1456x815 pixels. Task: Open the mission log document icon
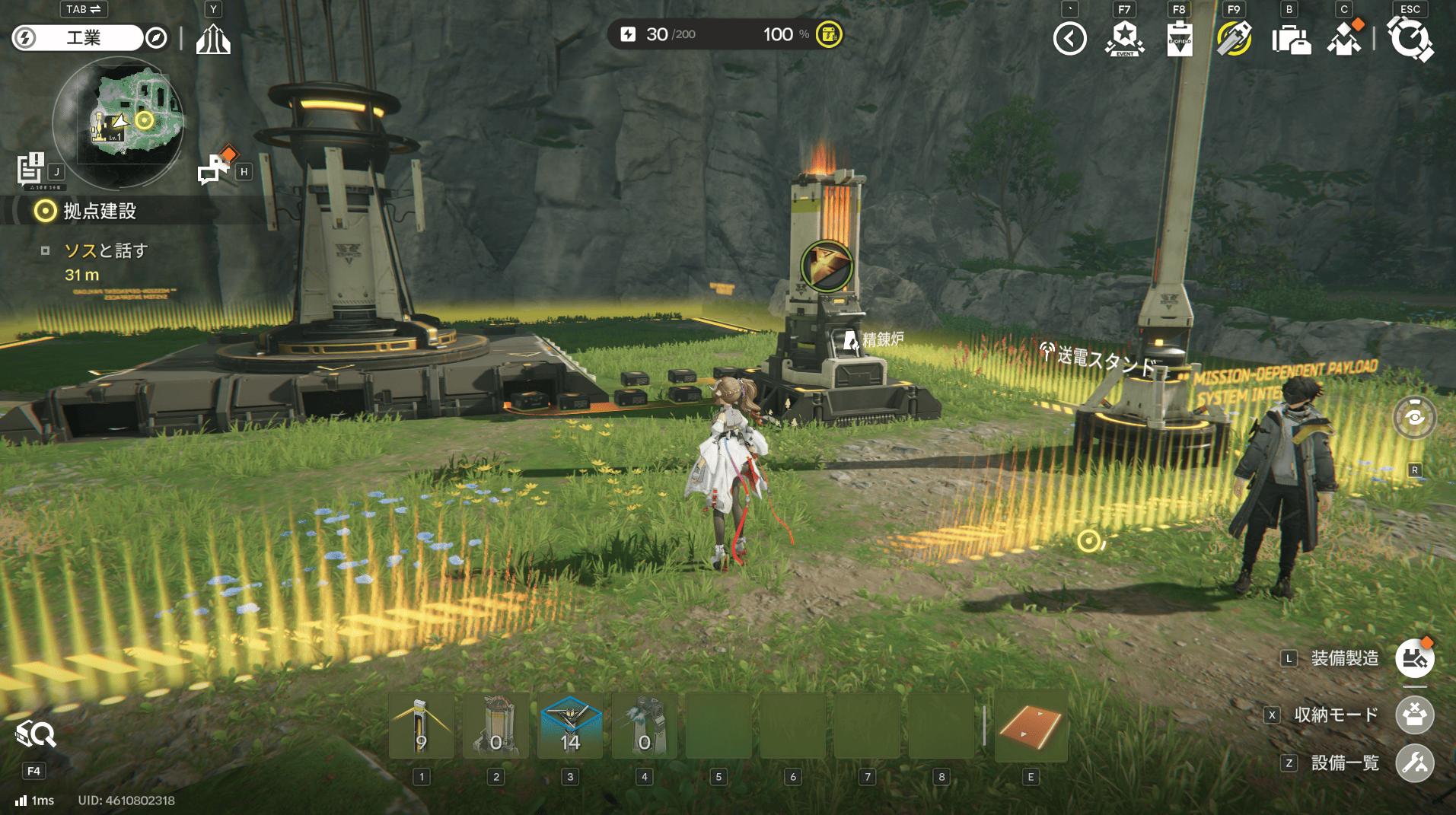tap(32, 168)
